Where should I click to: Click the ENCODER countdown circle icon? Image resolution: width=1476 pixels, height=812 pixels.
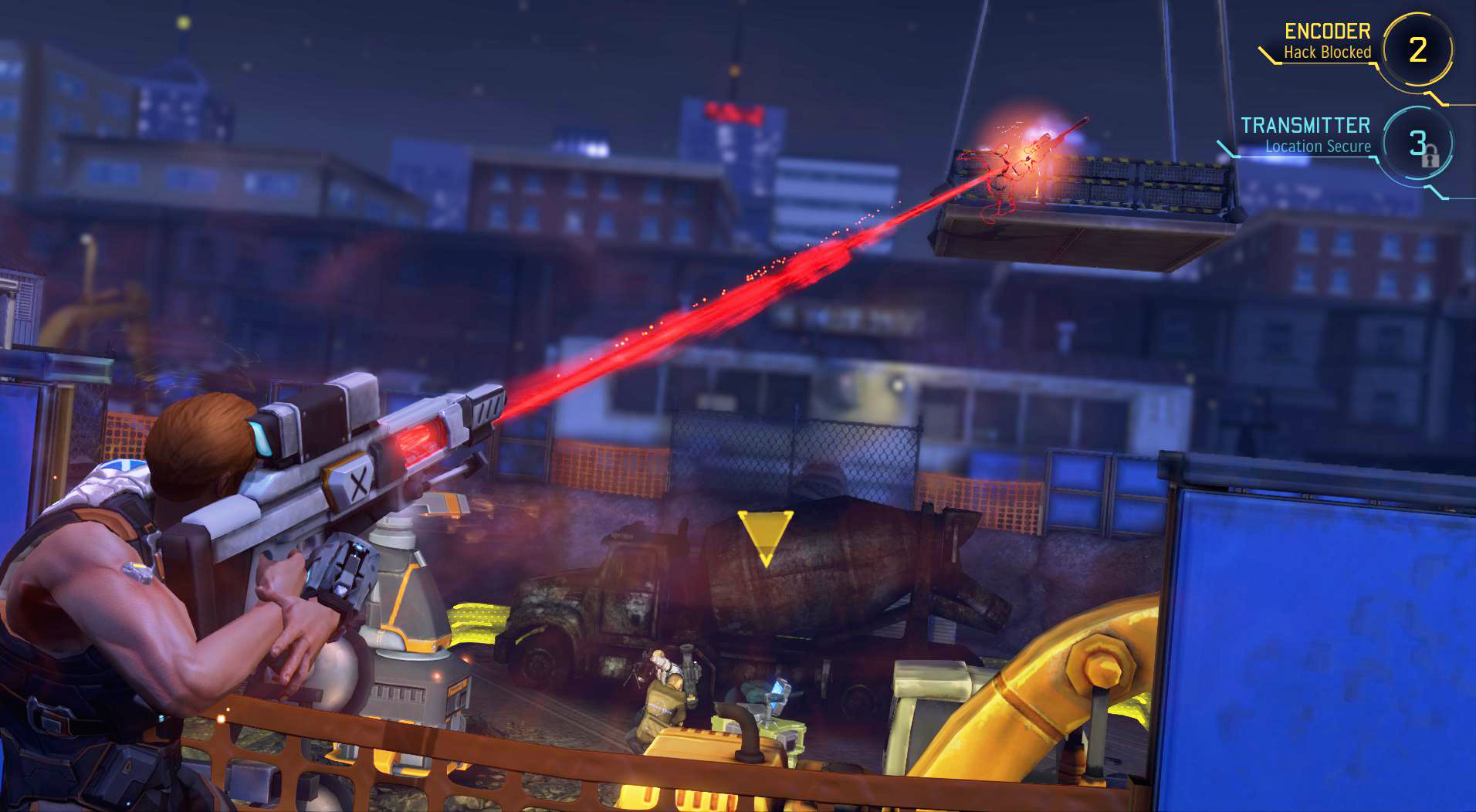click(x=1417, y=48)
